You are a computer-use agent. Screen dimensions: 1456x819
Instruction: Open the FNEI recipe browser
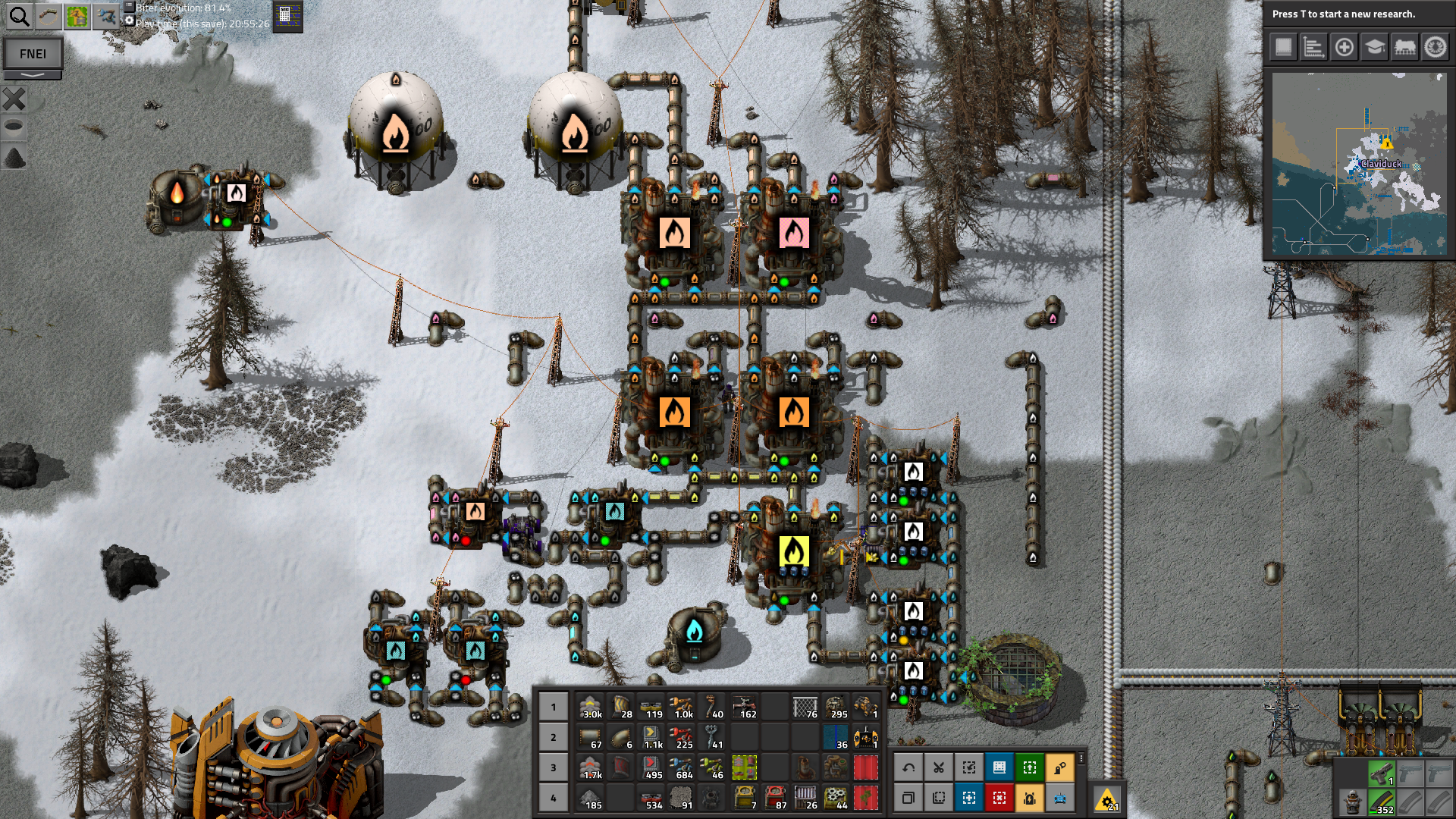tap(33, 54)
